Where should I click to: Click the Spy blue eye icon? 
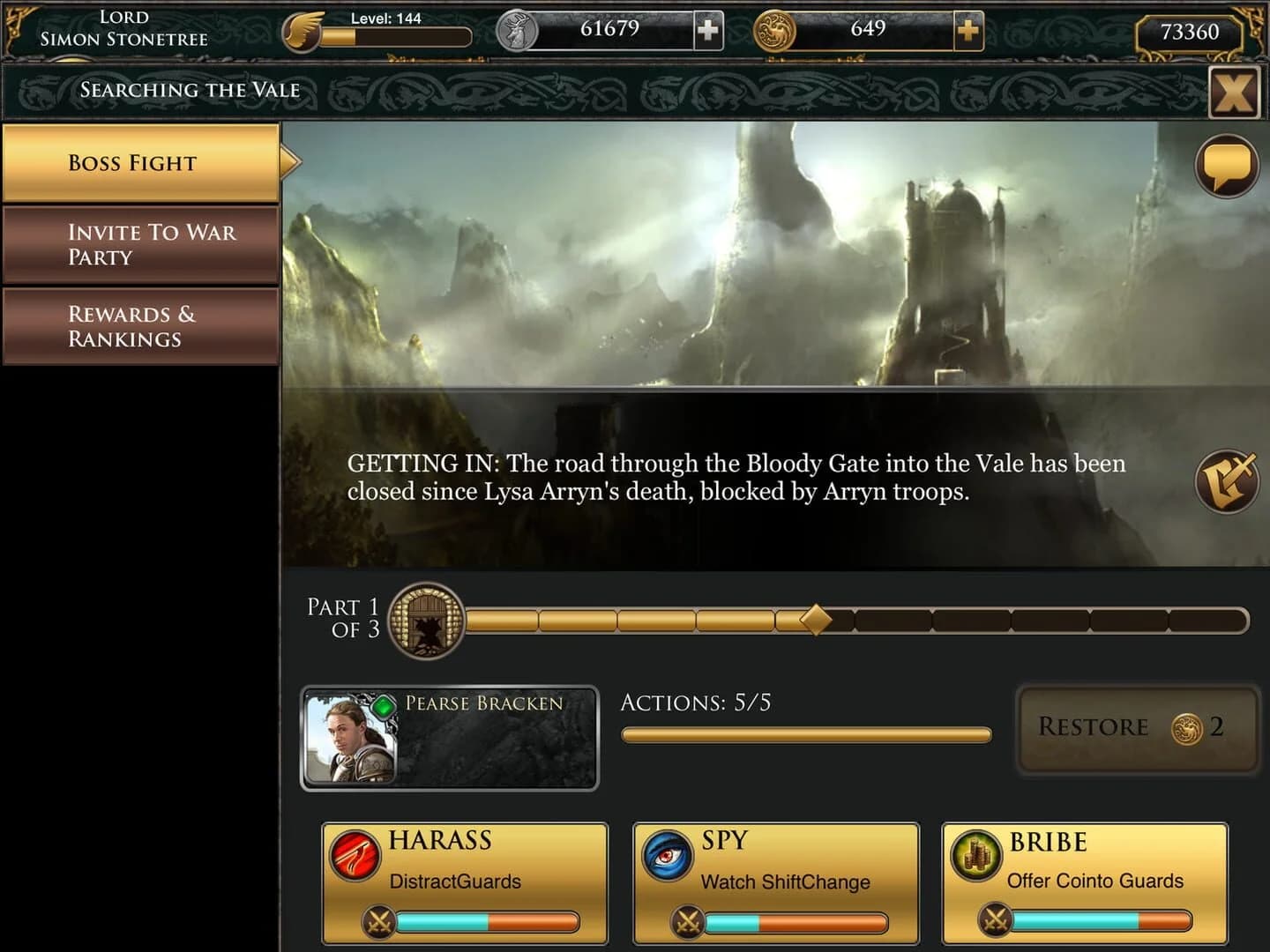click(x=667, y=853)
